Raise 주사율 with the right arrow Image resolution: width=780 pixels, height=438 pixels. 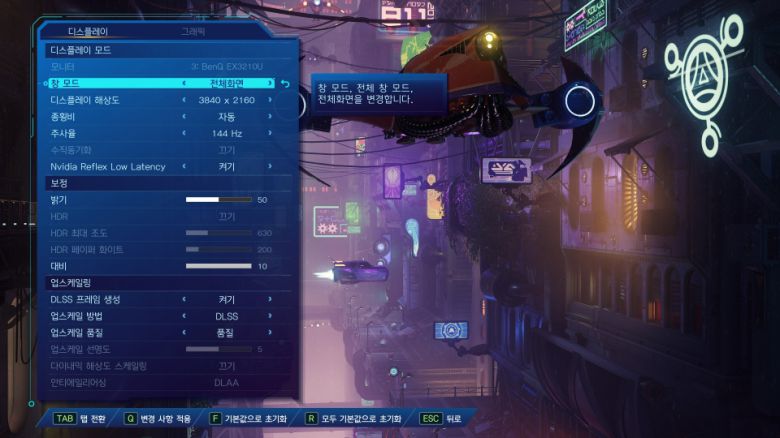point(270,133)
